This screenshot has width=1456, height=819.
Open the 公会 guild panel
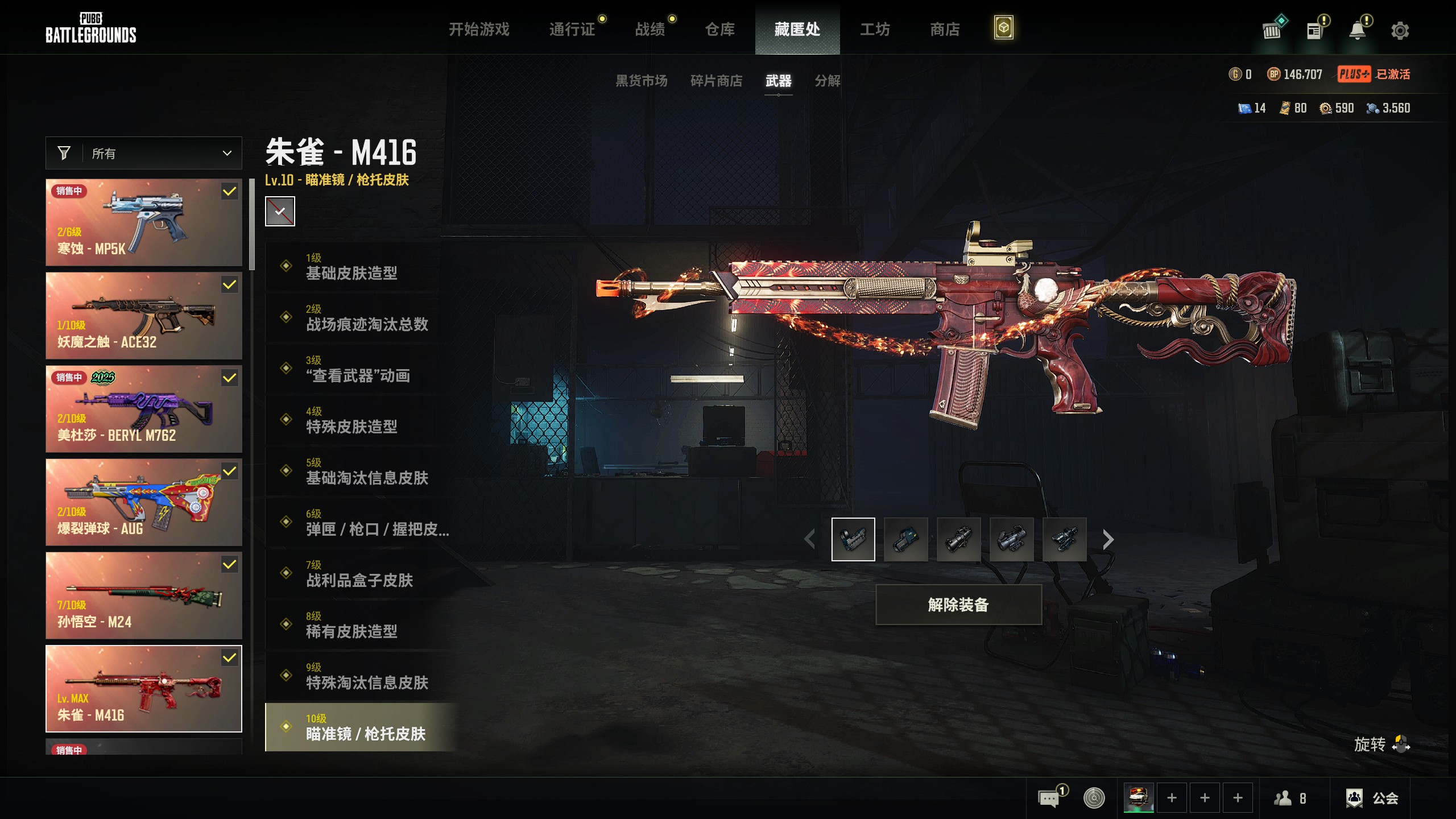[x=1372, y=798]
